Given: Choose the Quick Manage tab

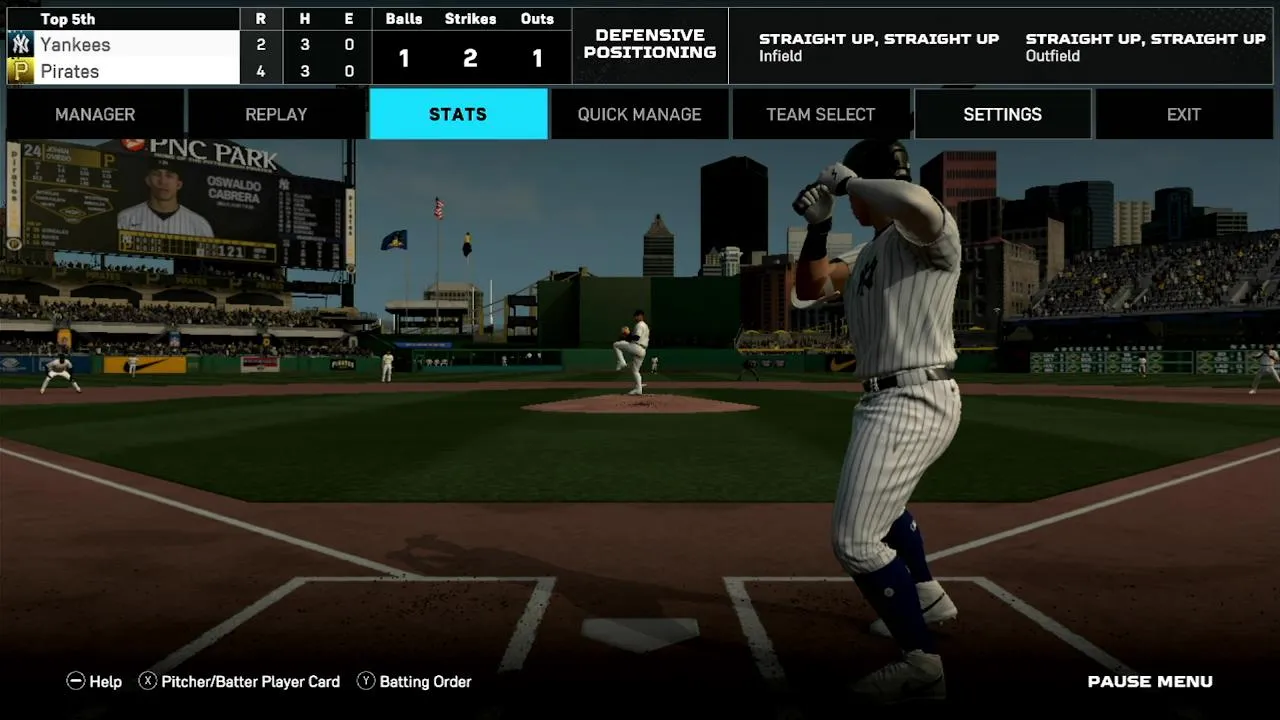Looking at the screenshot, I should click(x=639, y=114).
